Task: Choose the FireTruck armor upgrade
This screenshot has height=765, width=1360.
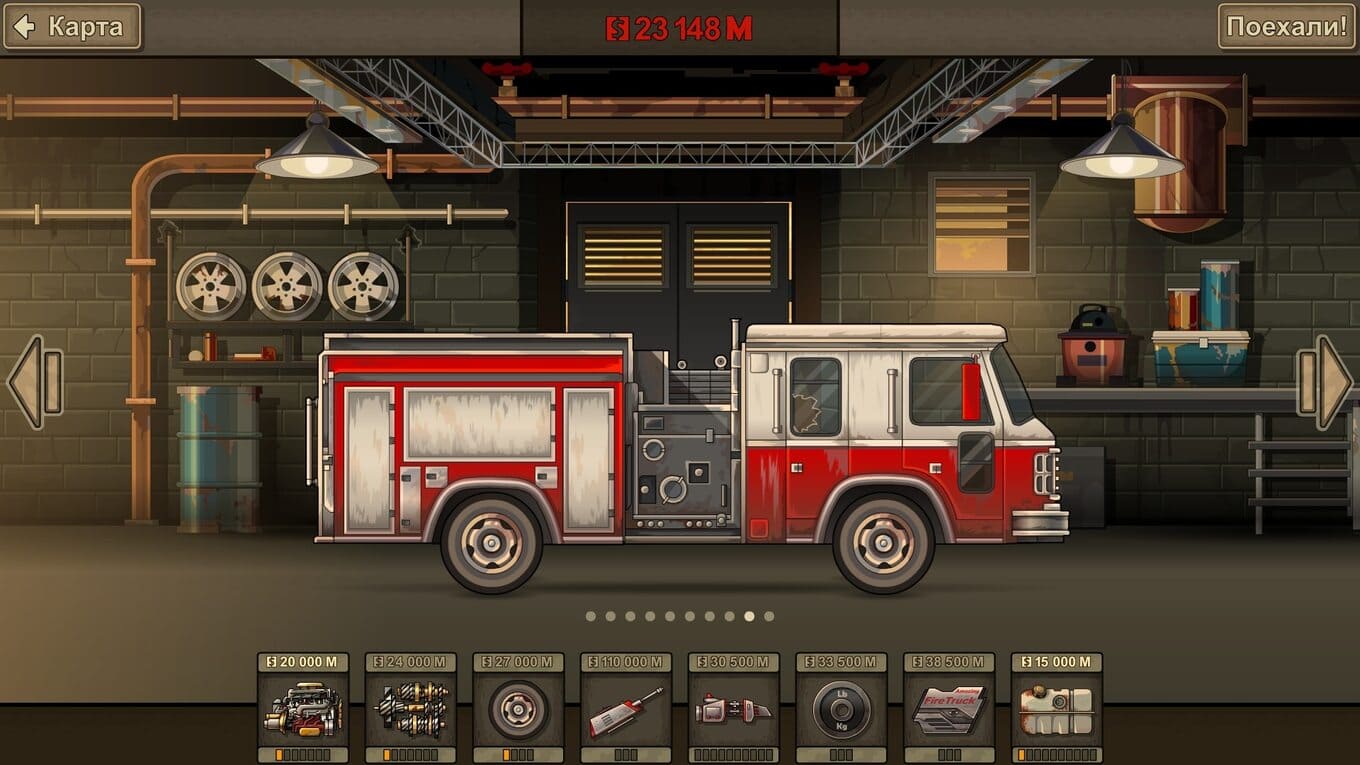Action: point(949,709)
